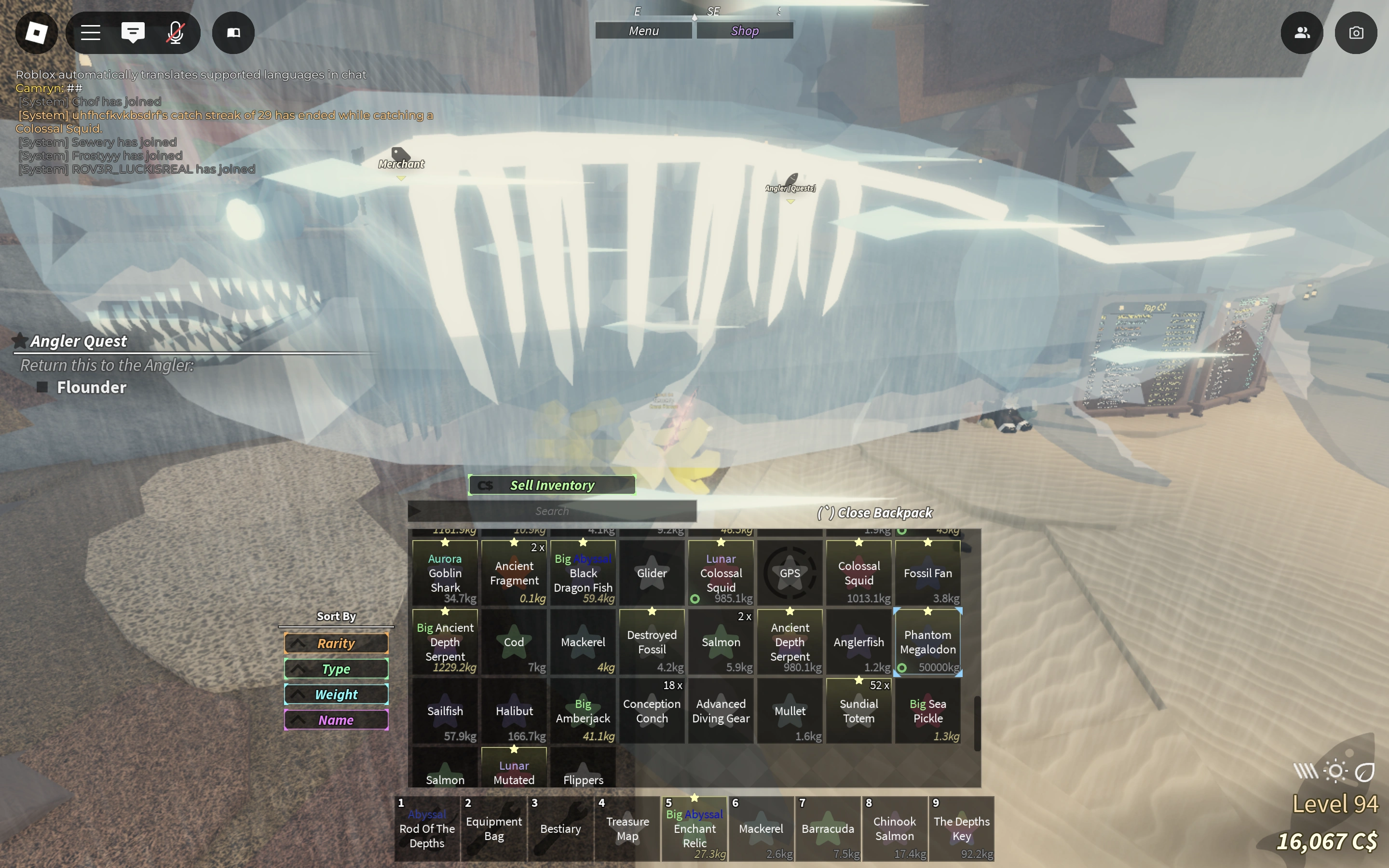Click the sun weather icon near Level 94
The image size is (1389, 868).
[1335, 771]
